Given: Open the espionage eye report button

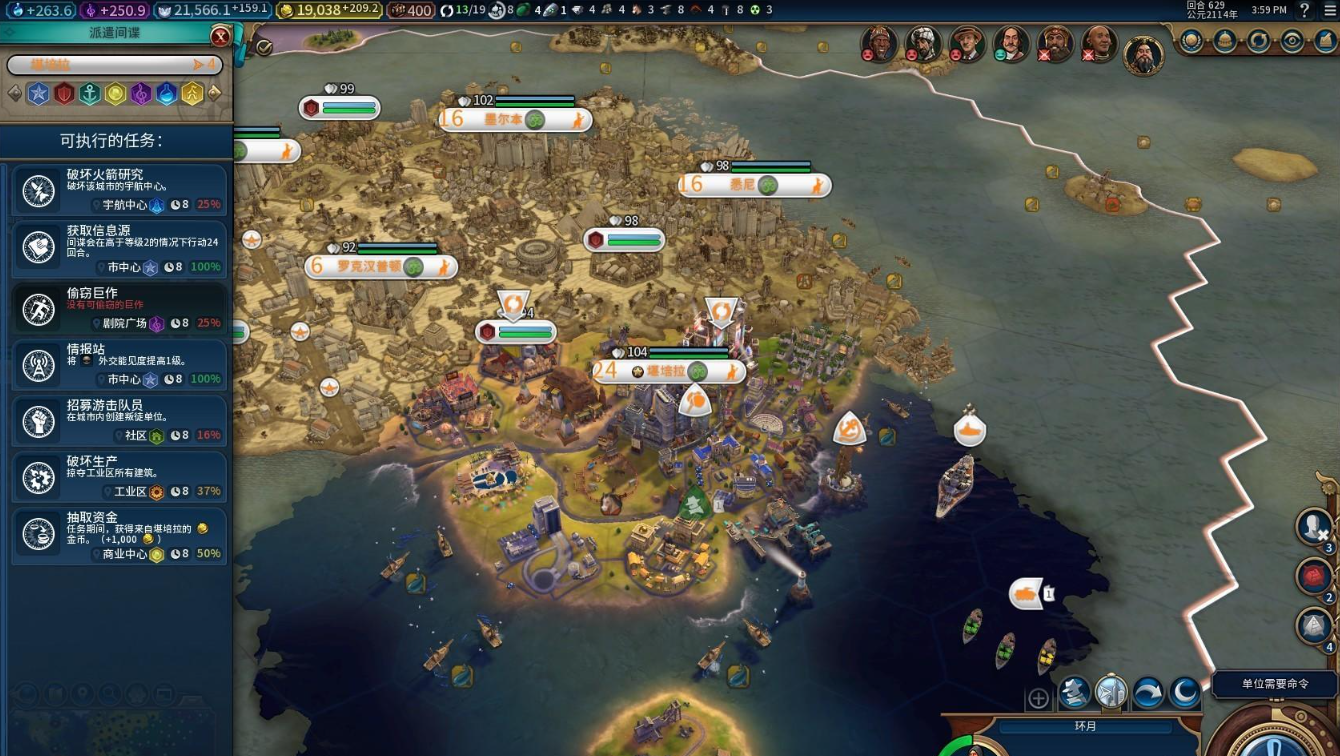Looking at the screenshot, I should pyautogui.click(x=1293, y=41).
